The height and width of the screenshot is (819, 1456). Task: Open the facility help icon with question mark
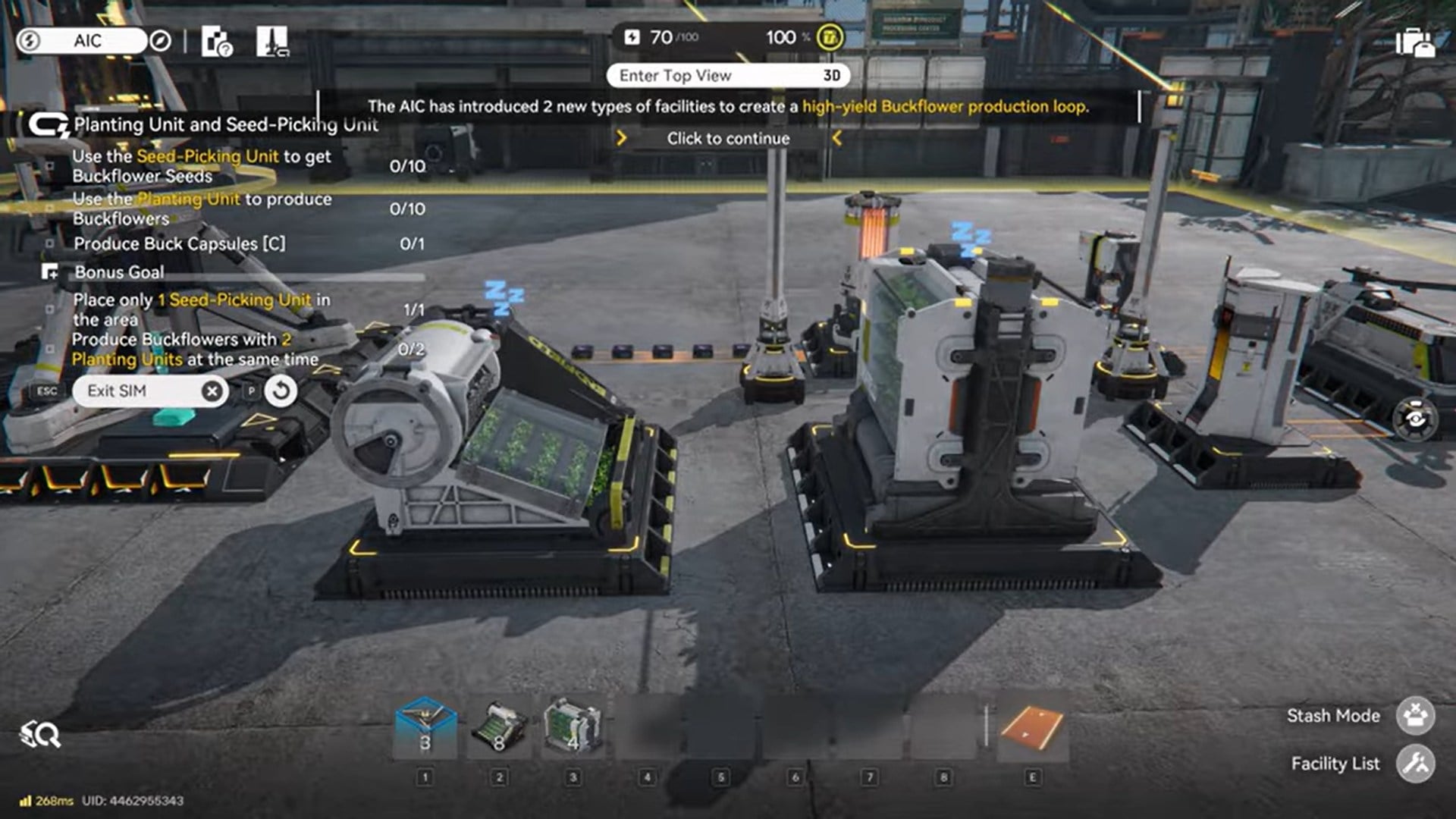pos(217,42)
